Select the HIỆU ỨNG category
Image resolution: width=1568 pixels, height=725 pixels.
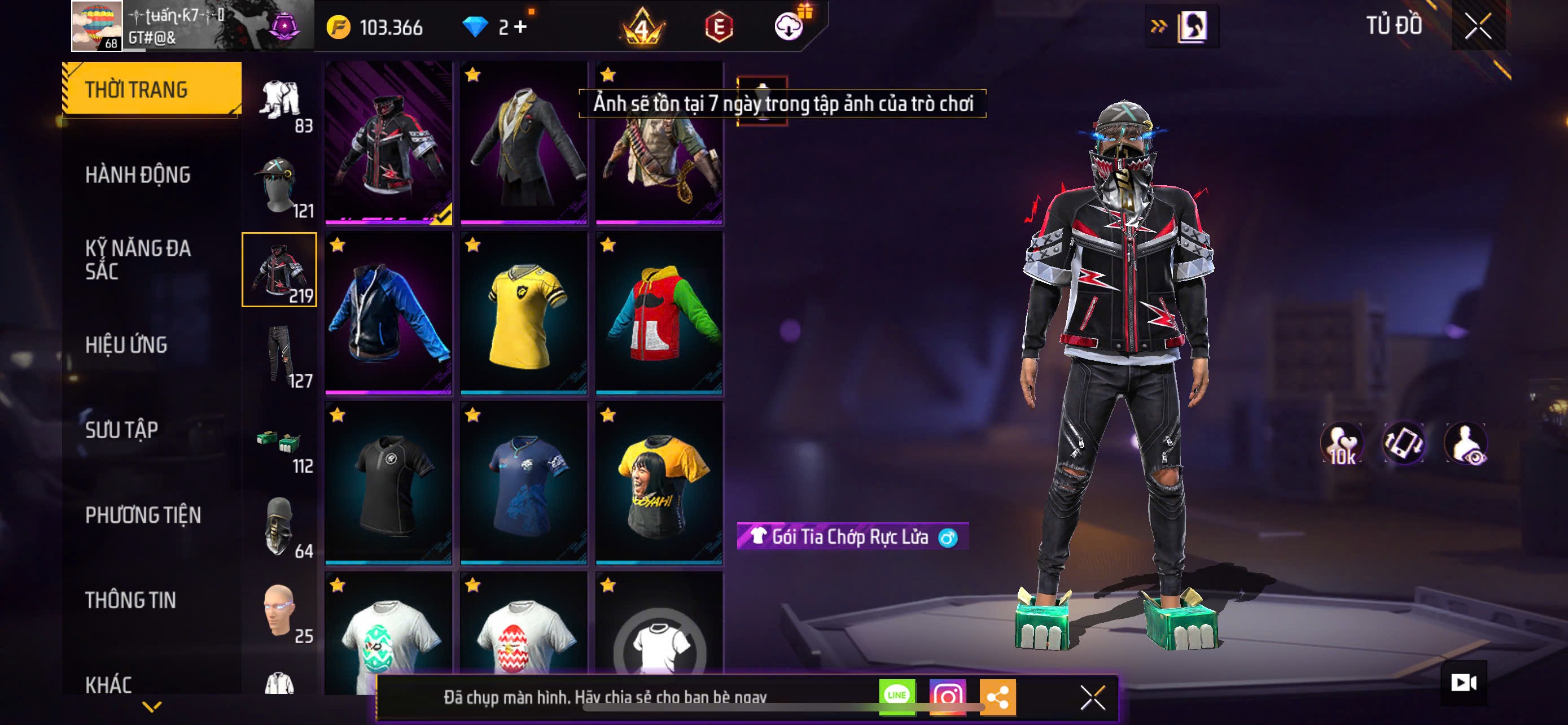point(126,345)
